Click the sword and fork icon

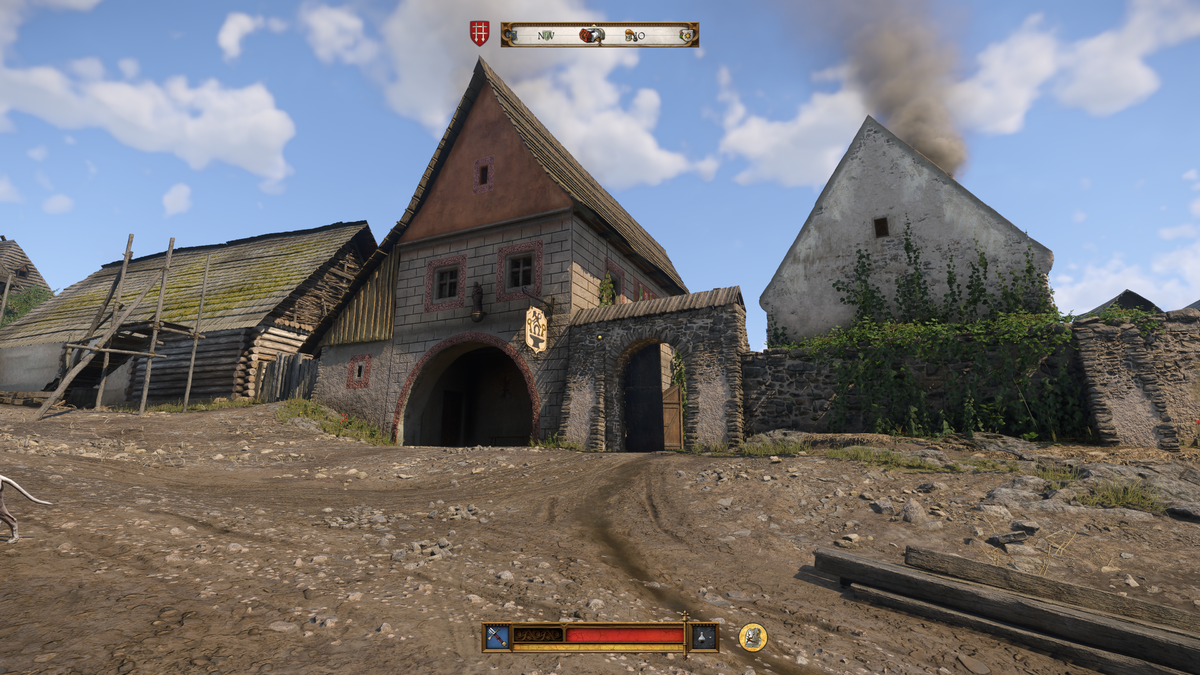497,637
